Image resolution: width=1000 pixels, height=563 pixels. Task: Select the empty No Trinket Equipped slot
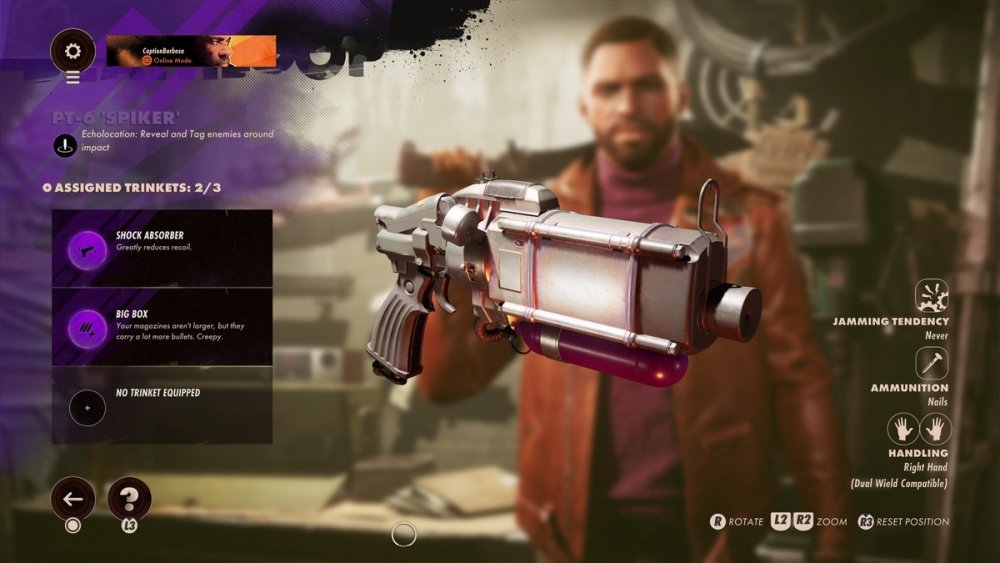(162, 405)
